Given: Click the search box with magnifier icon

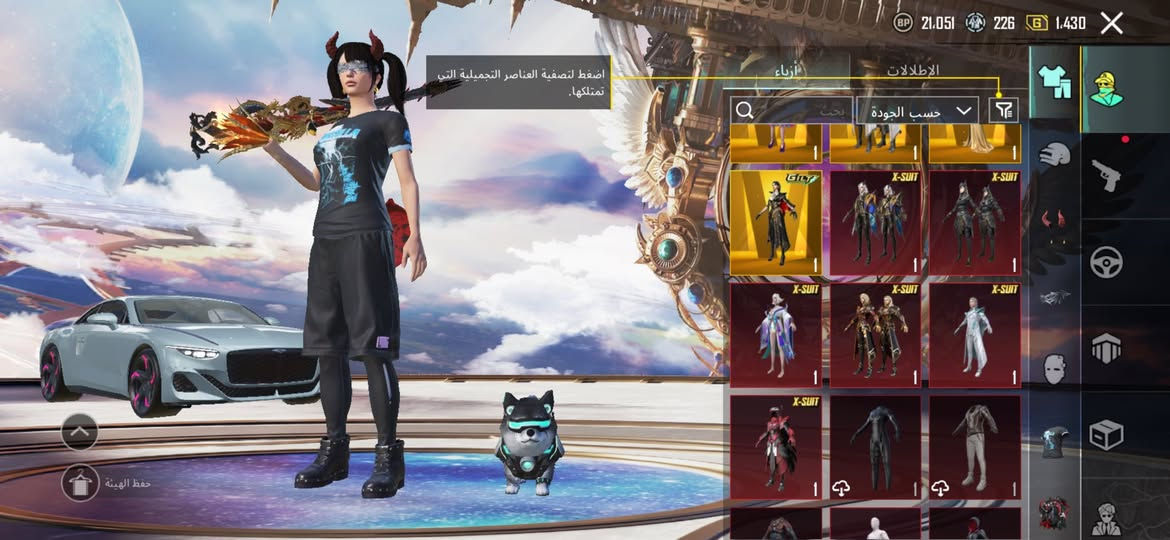Looking at the screenshot, I should click(x=790, y=110).
